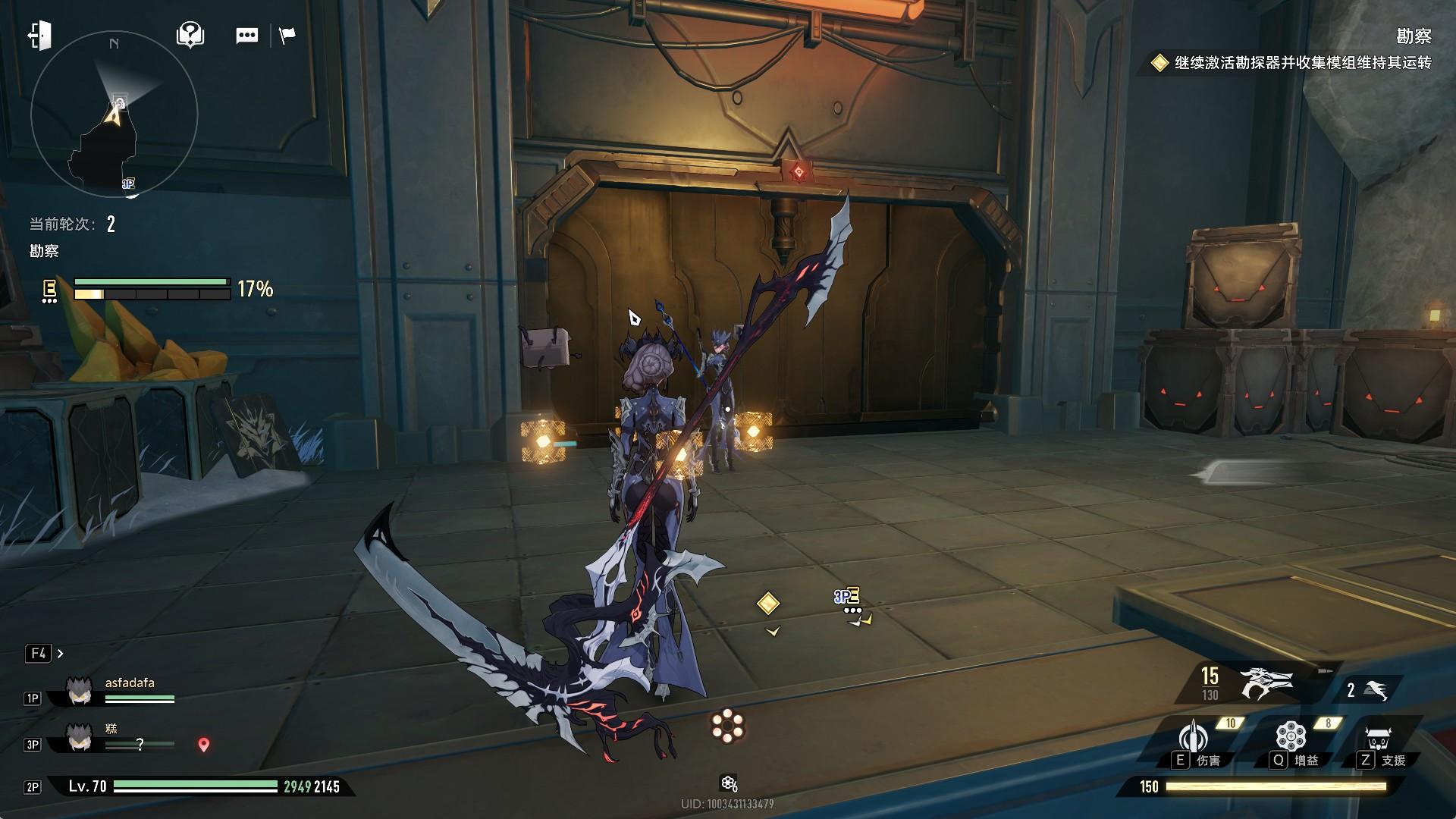This screenshot has height=819, width=1456.
Task: Click the white flag icon
Action: point(287,36)
